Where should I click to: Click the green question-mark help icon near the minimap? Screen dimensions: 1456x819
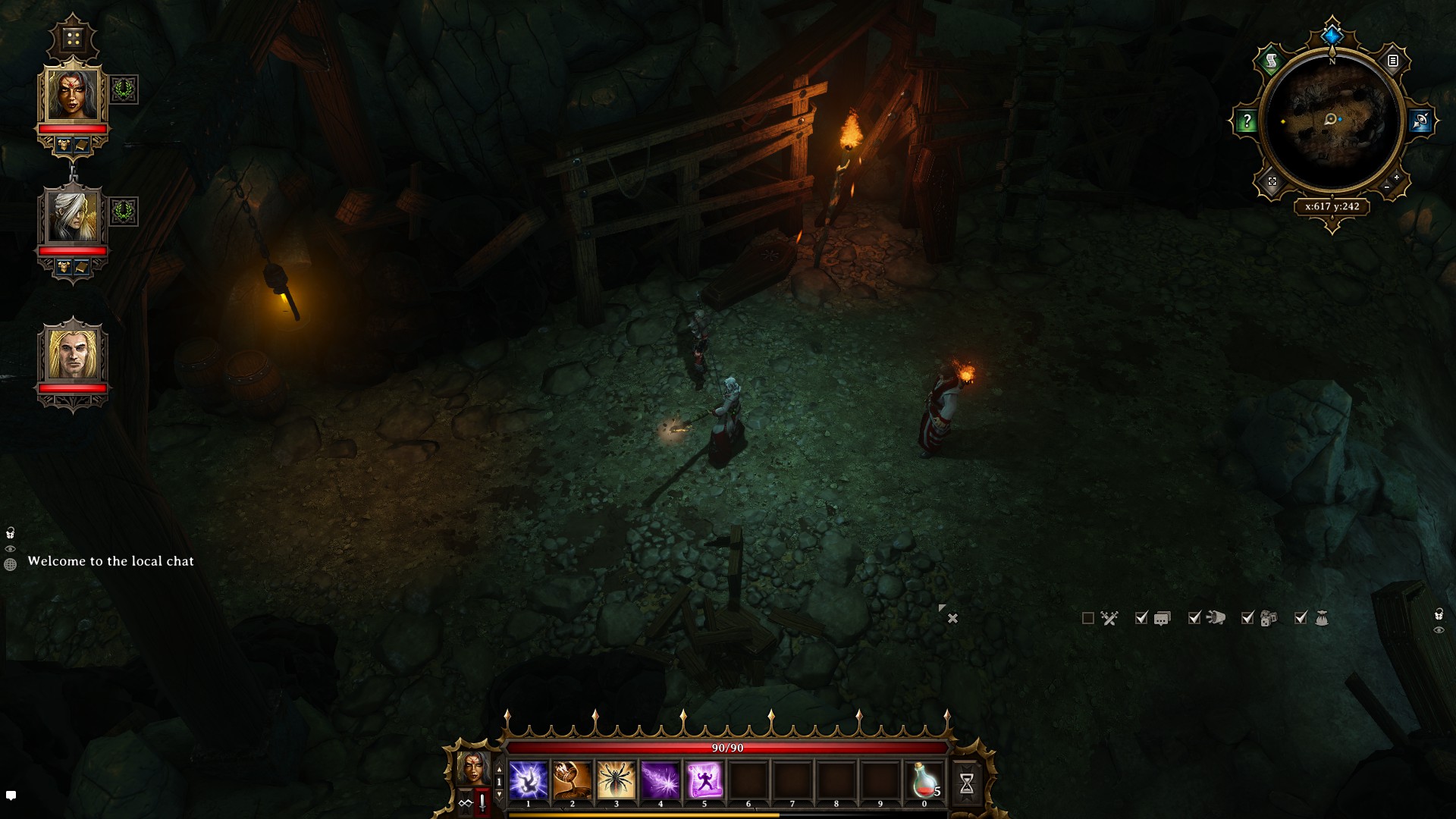(x=1247, y=118)
